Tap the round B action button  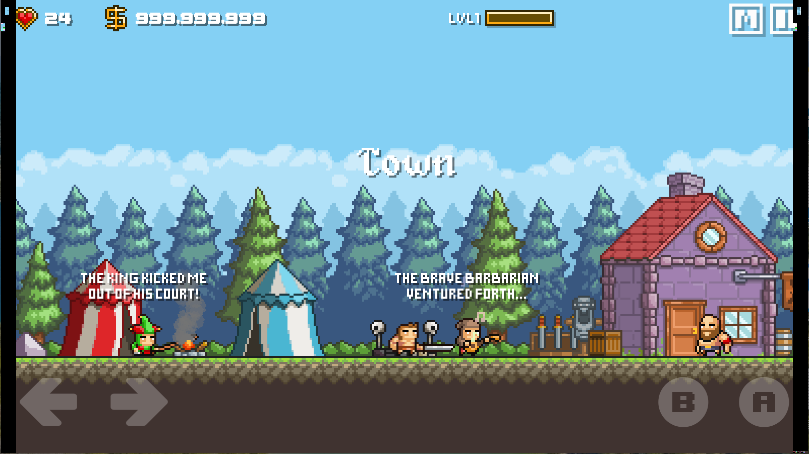click(684, 402)
